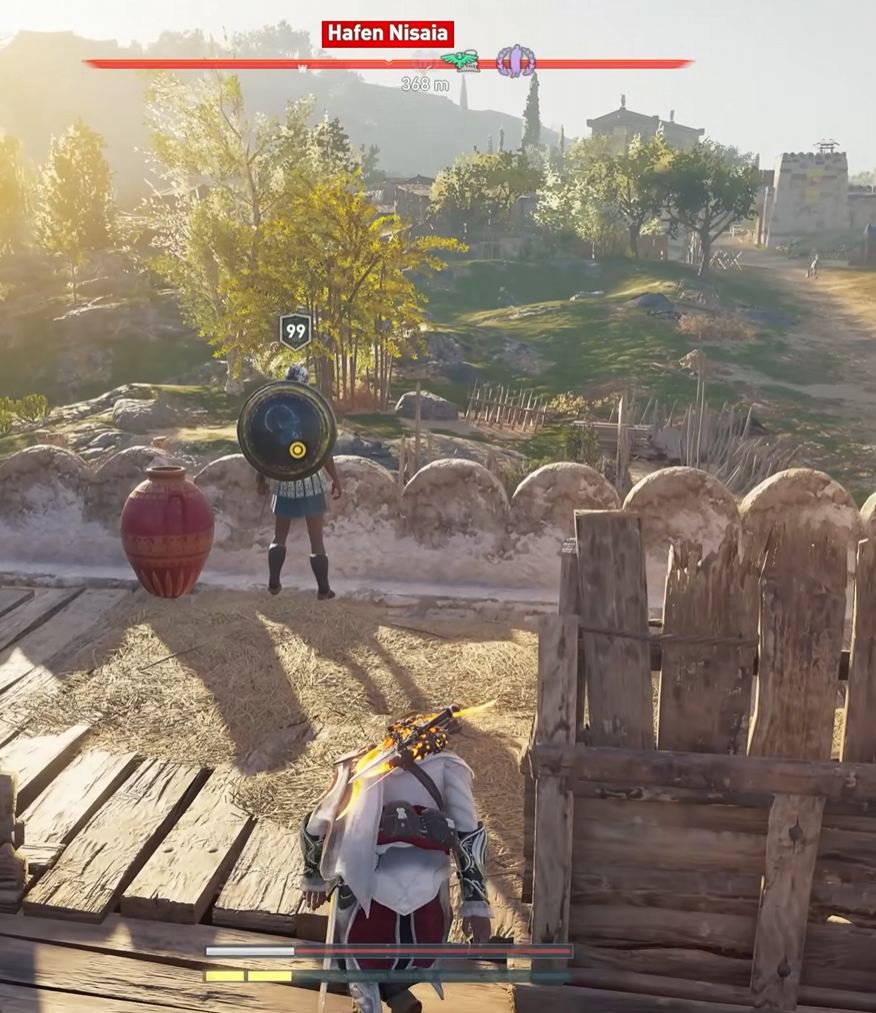Click the yellow lock-on target marker
876x1013 pixels.
[x=297, y=450]
